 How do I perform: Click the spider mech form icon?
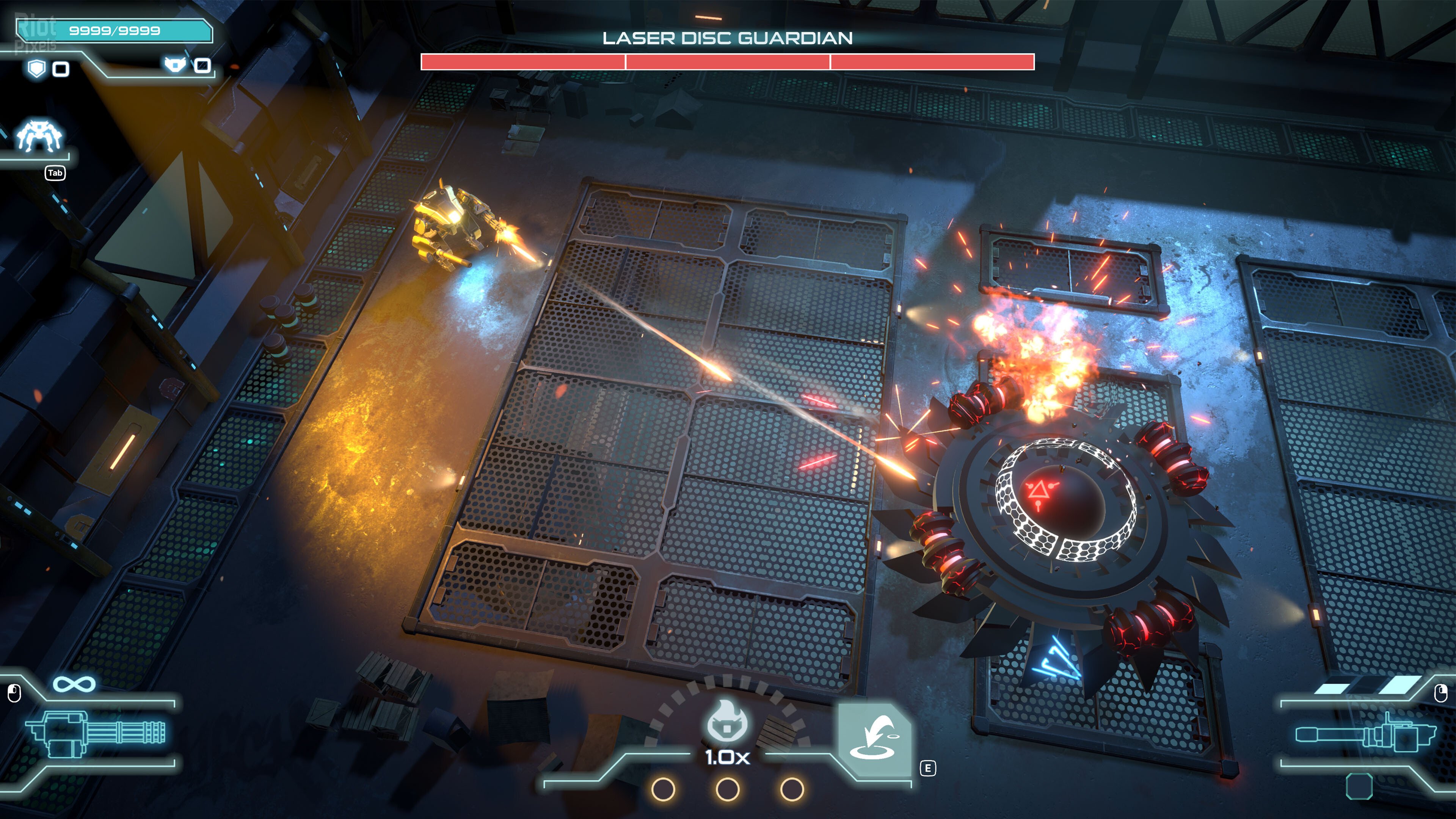[x=39, y=135]
